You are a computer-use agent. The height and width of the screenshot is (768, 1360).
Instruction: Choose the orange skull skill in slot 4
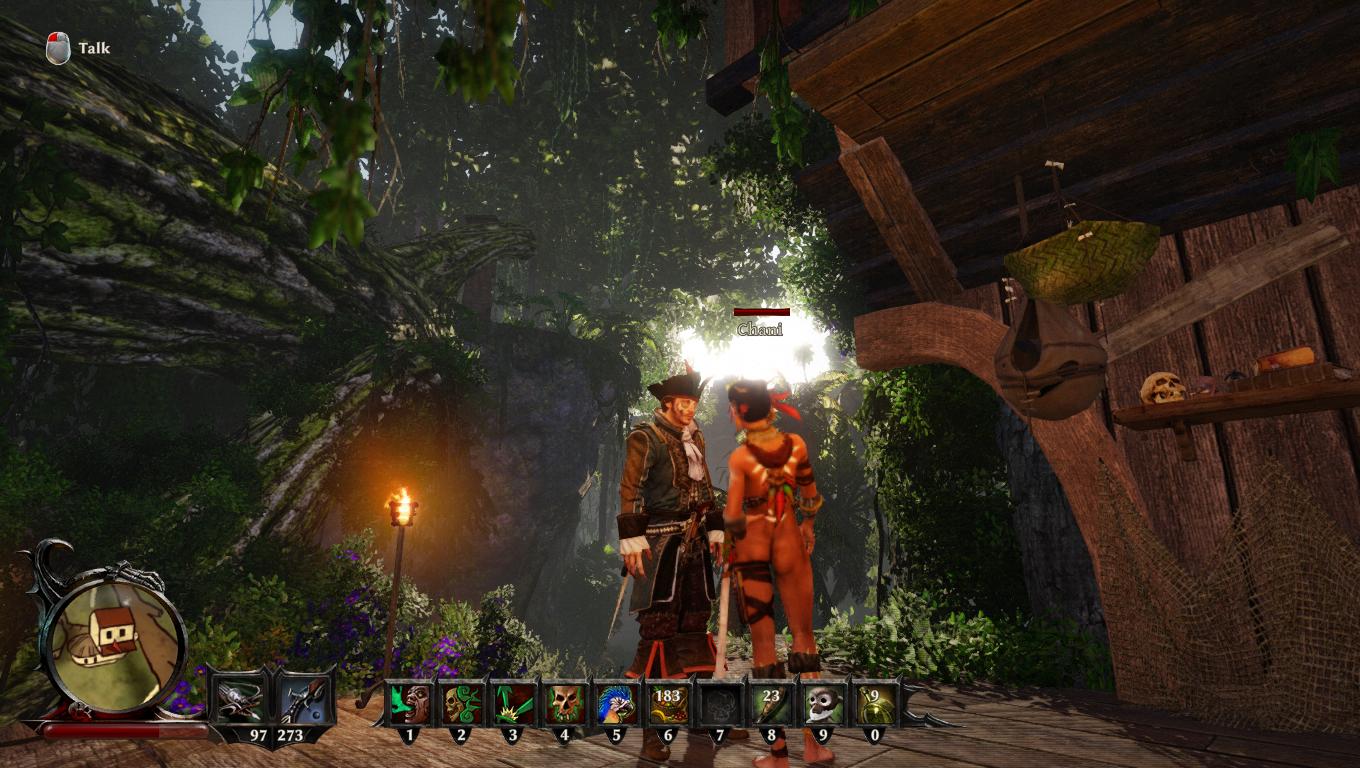(x=565, y=703)
